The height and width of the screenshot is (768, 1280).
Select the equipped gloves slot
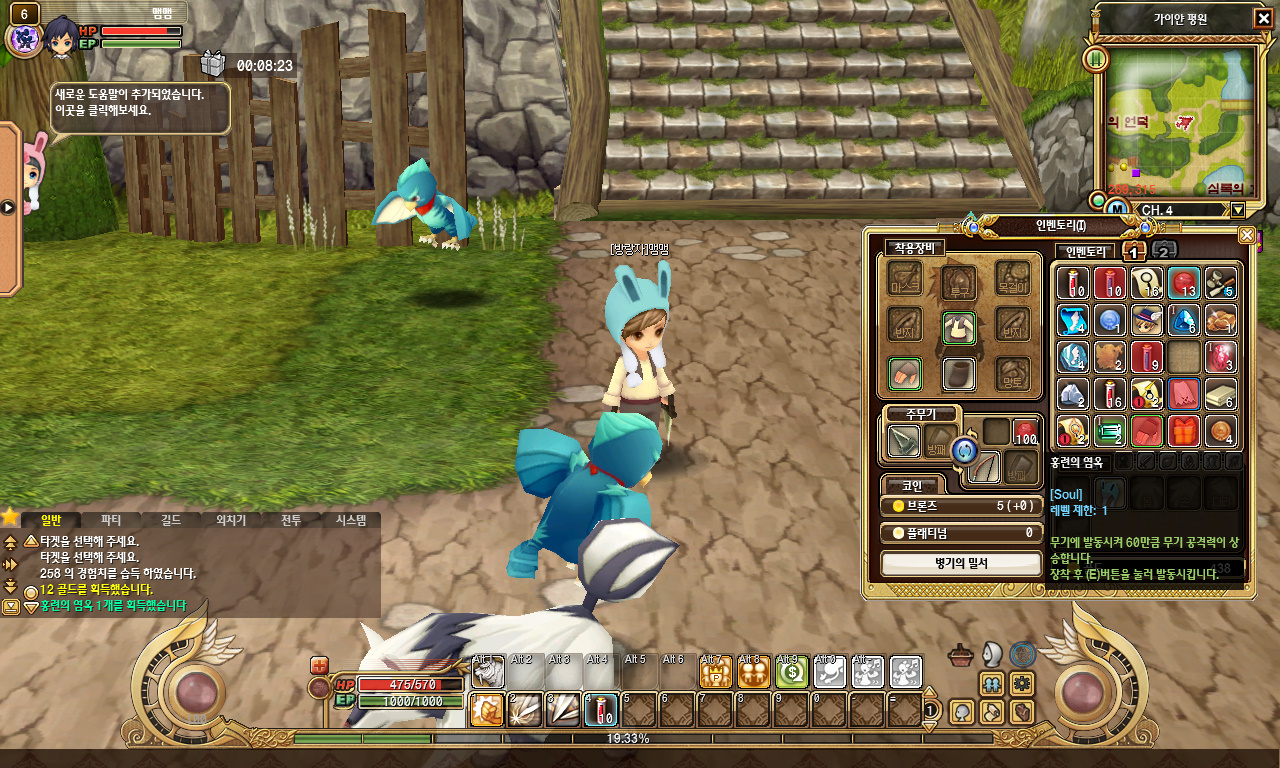tap(904, 374)
